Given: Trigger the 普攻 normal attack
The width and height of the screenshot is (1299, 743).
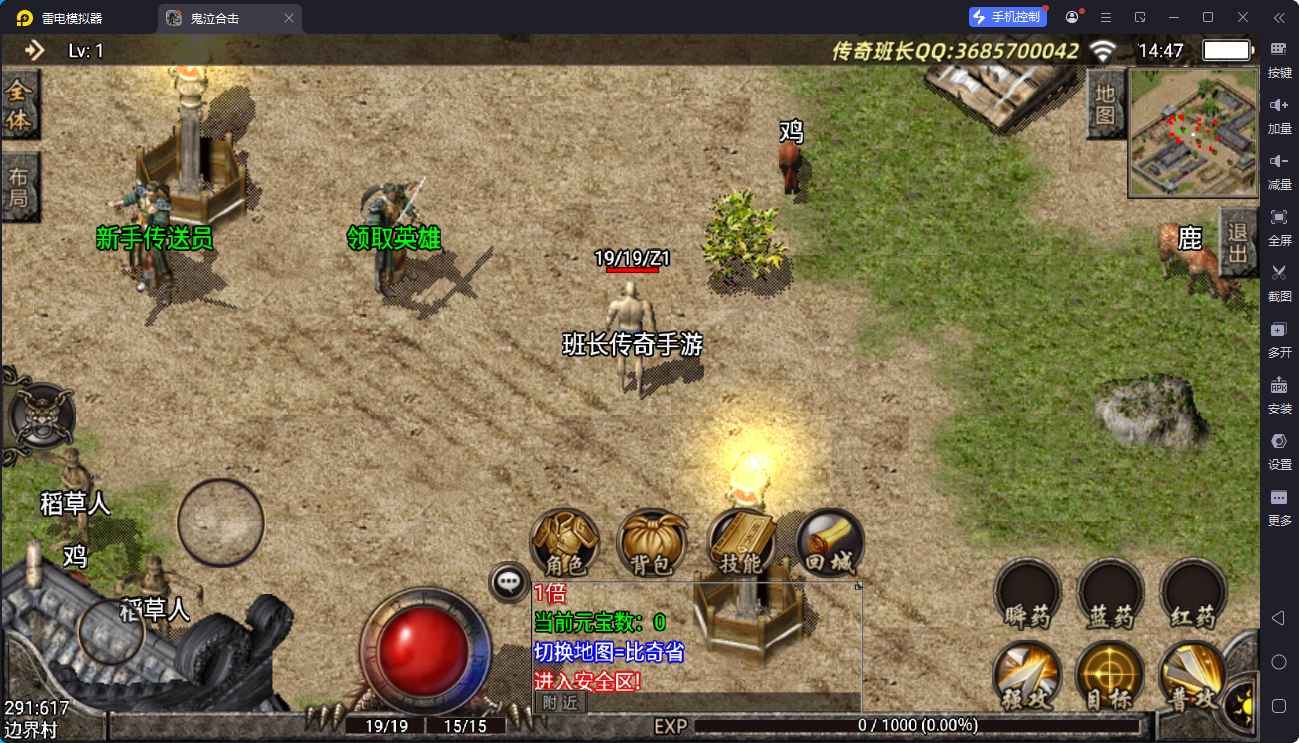Looking at the screenshot, I should (x=1193, y=675).
